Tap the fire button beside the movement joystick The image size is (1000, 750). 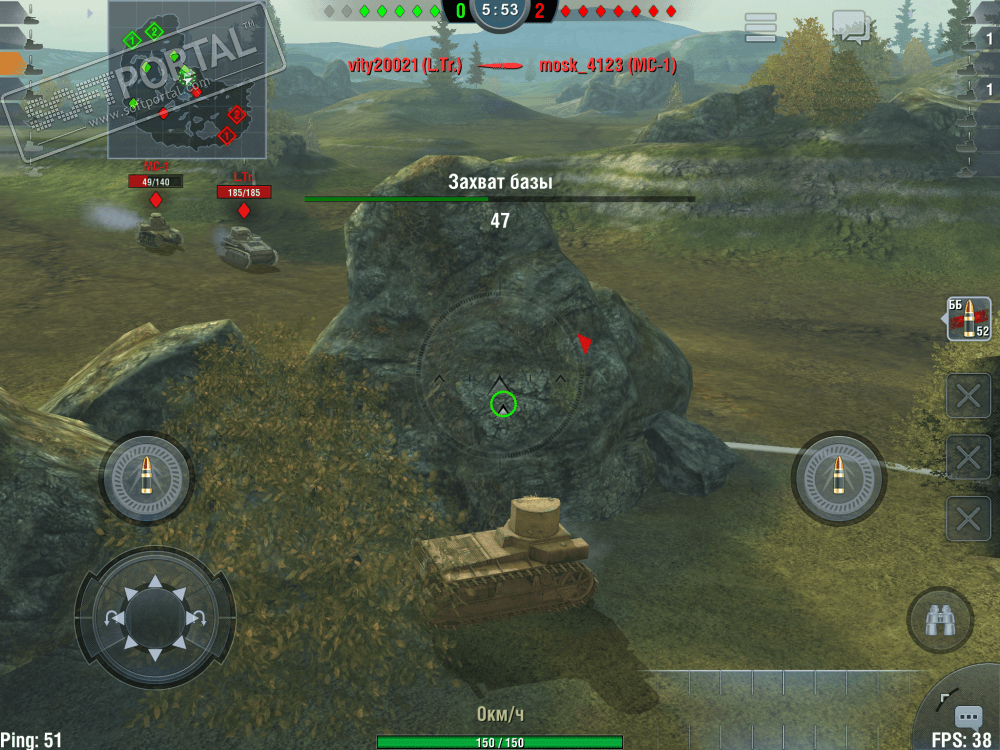coord(146,479)
